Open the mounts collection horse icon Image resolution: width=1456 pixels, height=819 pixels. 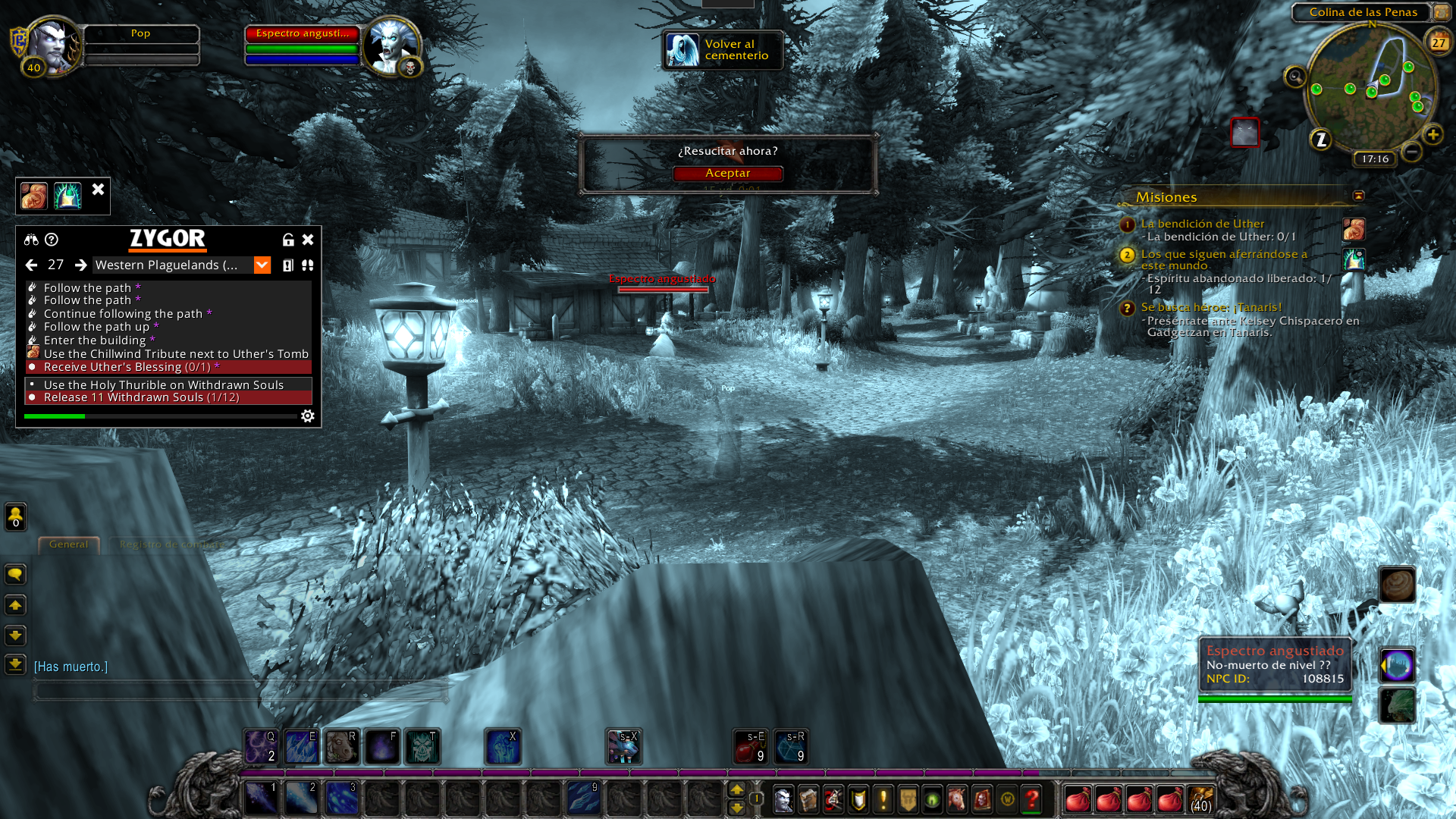coord(957,799)
